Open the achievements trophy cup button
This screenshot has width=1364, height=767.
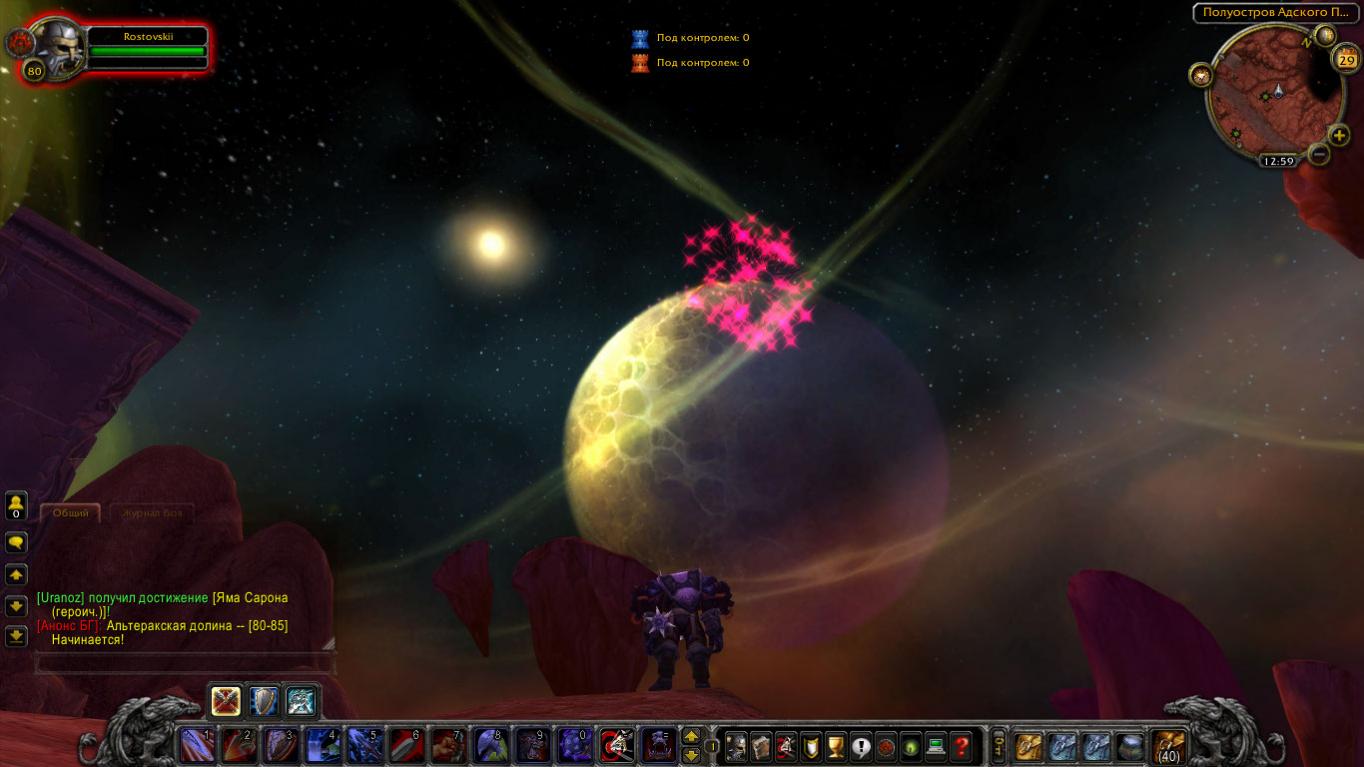(836, 746)
